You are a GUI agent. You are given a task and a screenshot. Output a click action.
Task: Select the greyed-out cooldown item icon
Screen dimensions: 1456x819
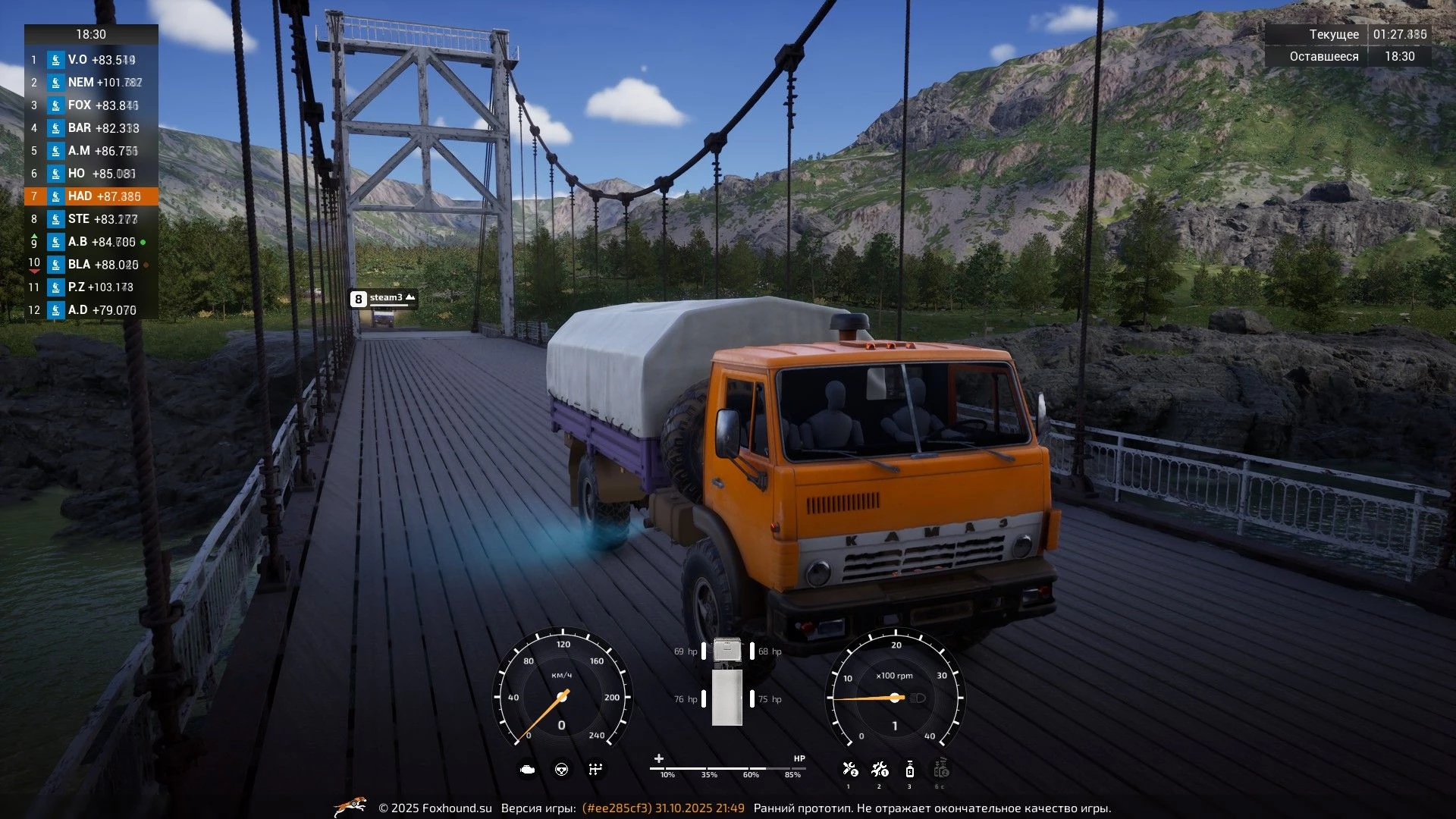(941, 770)
